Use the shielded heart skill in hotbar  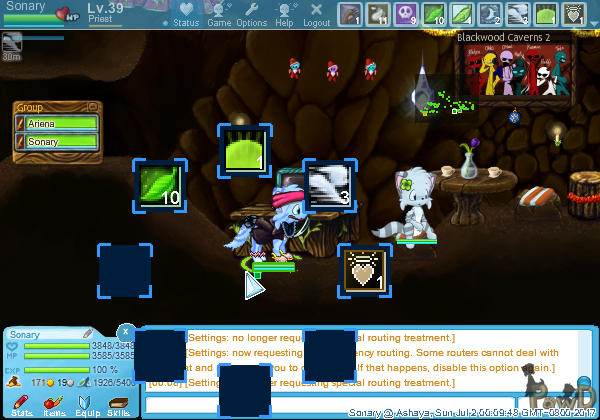tap(574, 14)
